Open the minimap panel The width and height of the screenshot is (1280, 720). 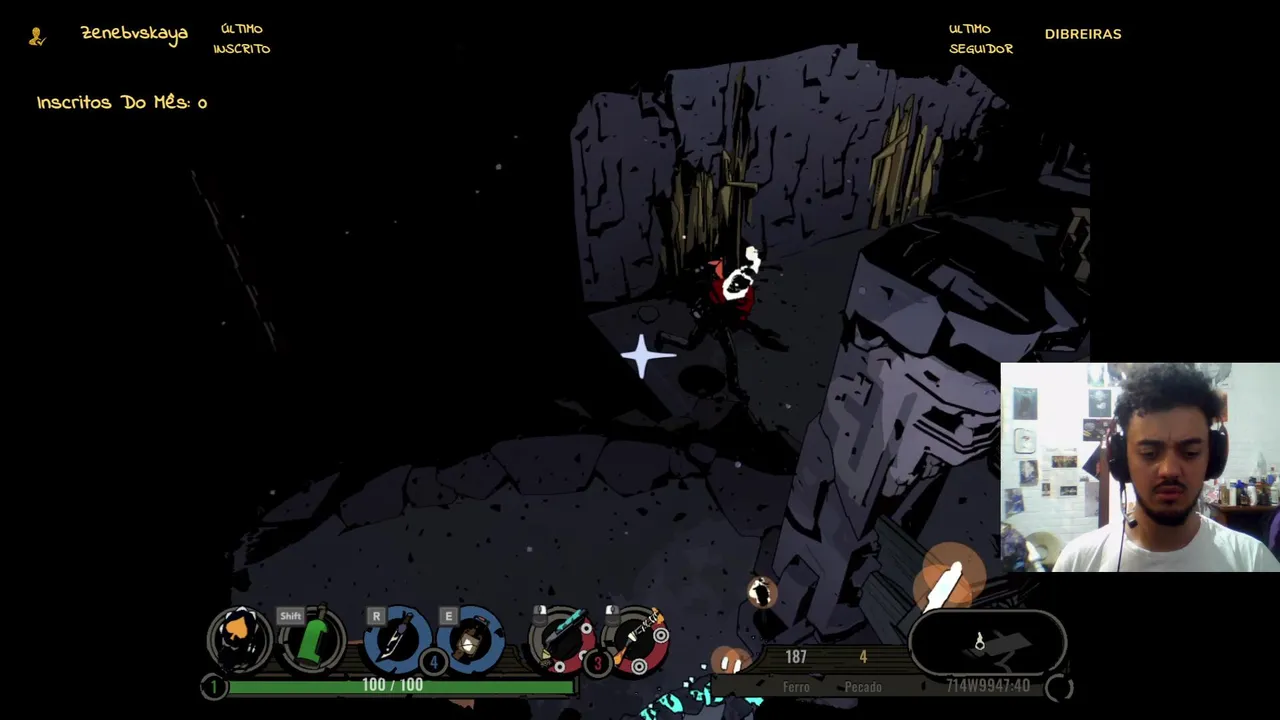coord(988,643)
